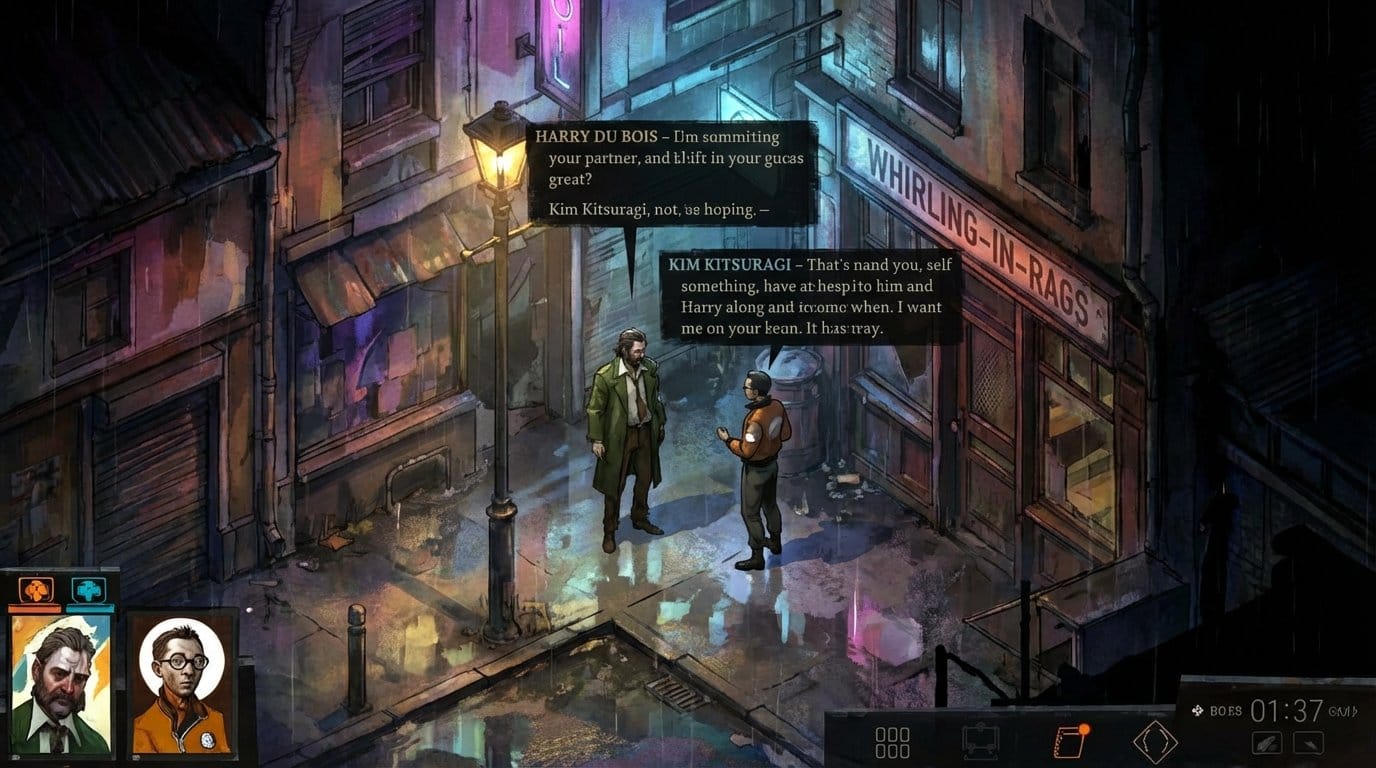Select the dart icon in bottom-right corner
This screenshot has width=1376, height=768.
(1309, 743)
